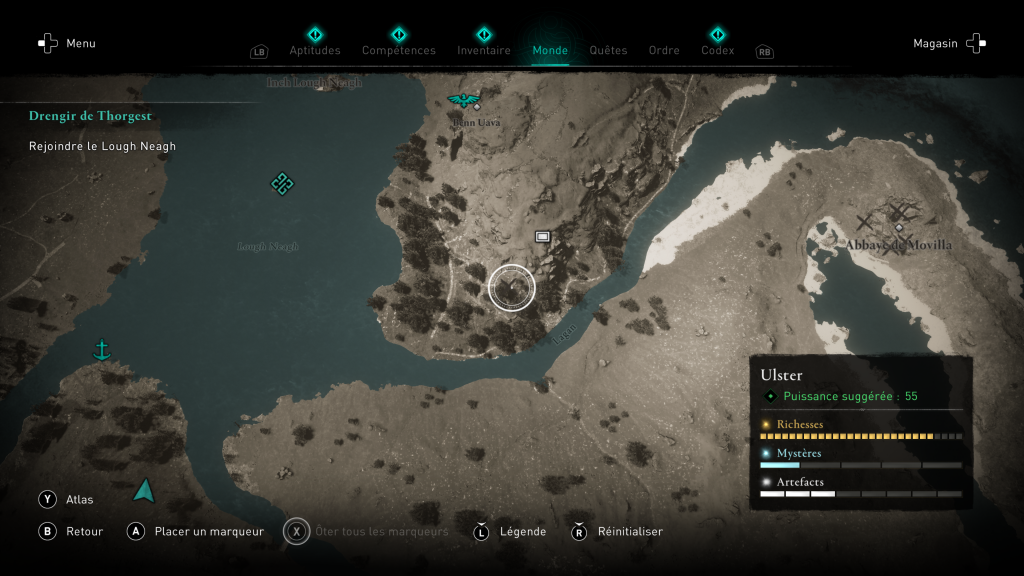Image resolution: width=1024 pixels, height=576 pixels.
Task: Open the Menu in the top-left corner
Action: (x=67, y=43)
